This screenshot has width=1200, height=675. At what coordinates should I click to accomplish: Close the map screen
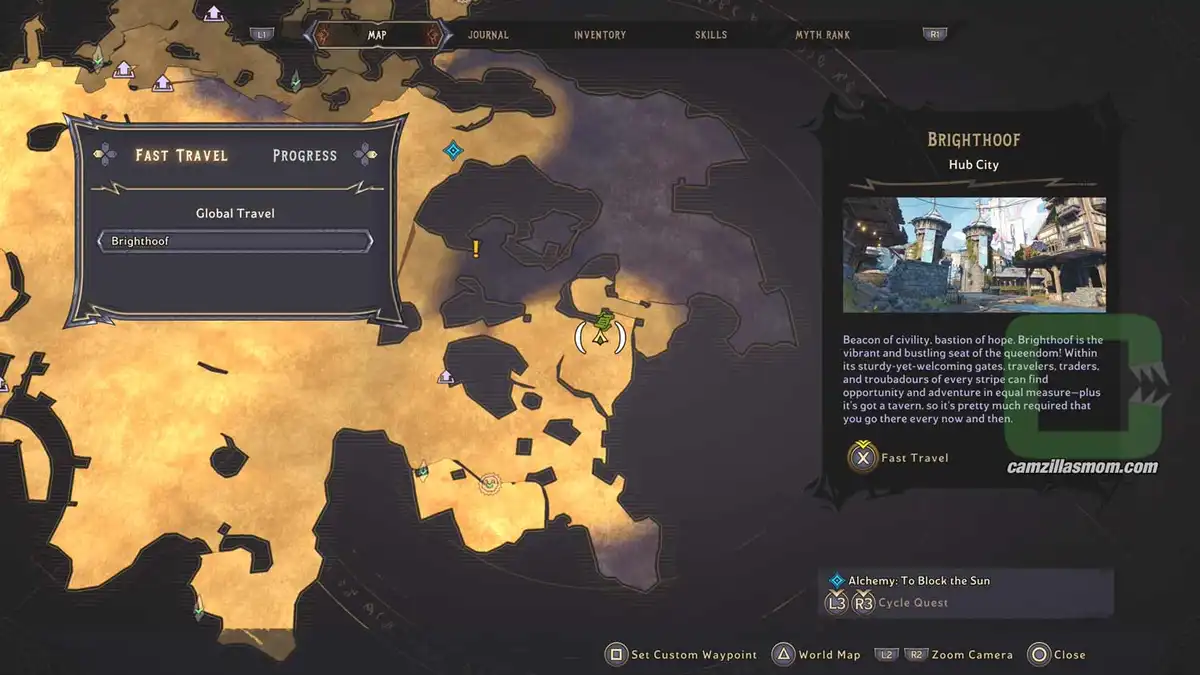click(x=1057, y=655)
